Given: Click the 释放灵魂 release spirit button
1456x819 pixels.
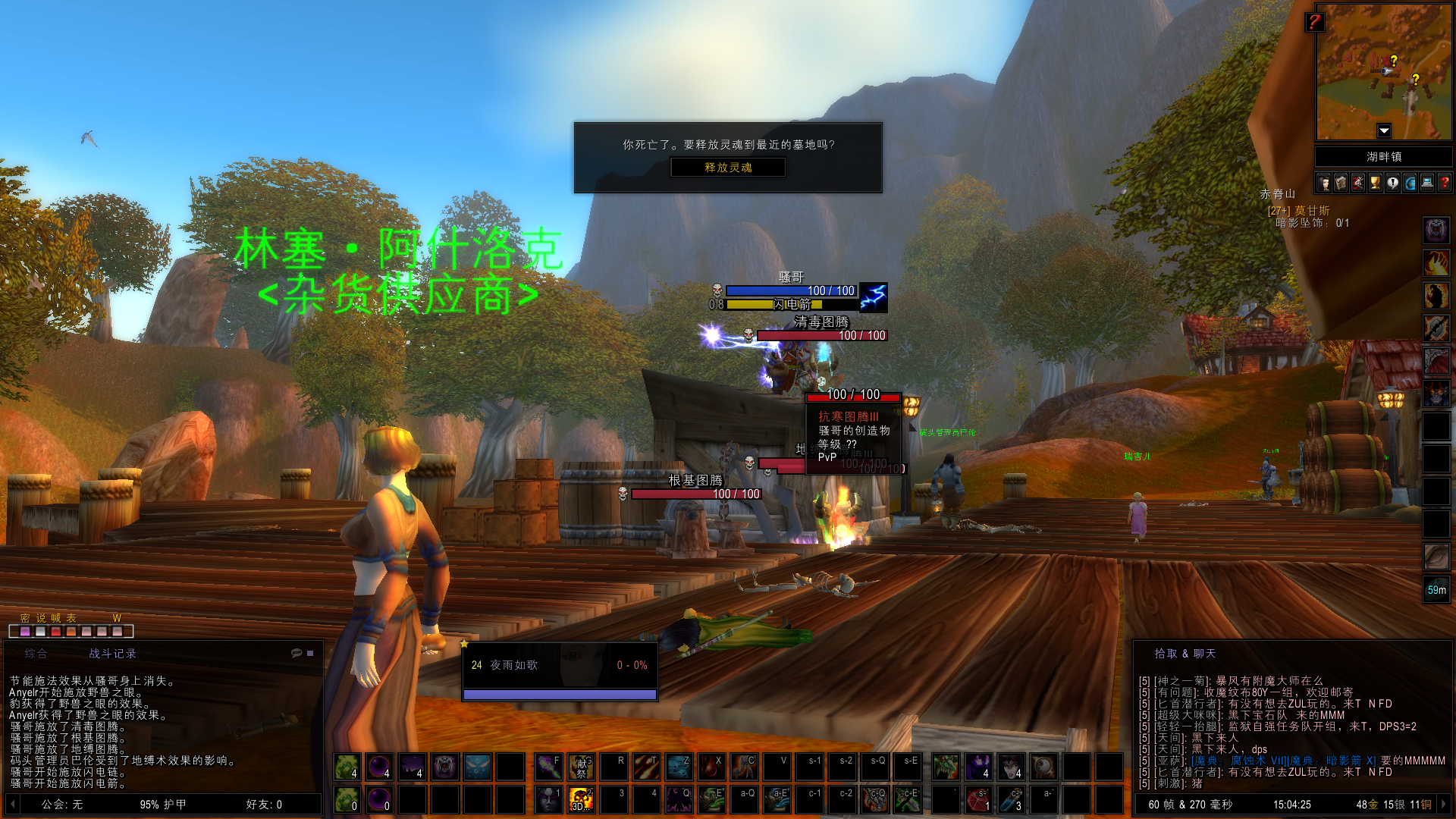Looking at the screenshot, I should (x=728, y=167).
